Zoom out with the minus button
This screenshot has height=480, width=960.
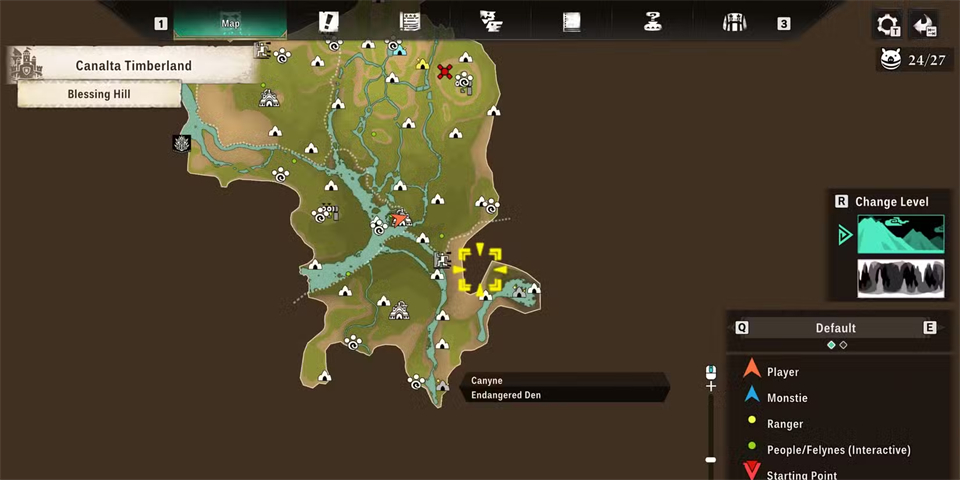pos(711,460)
